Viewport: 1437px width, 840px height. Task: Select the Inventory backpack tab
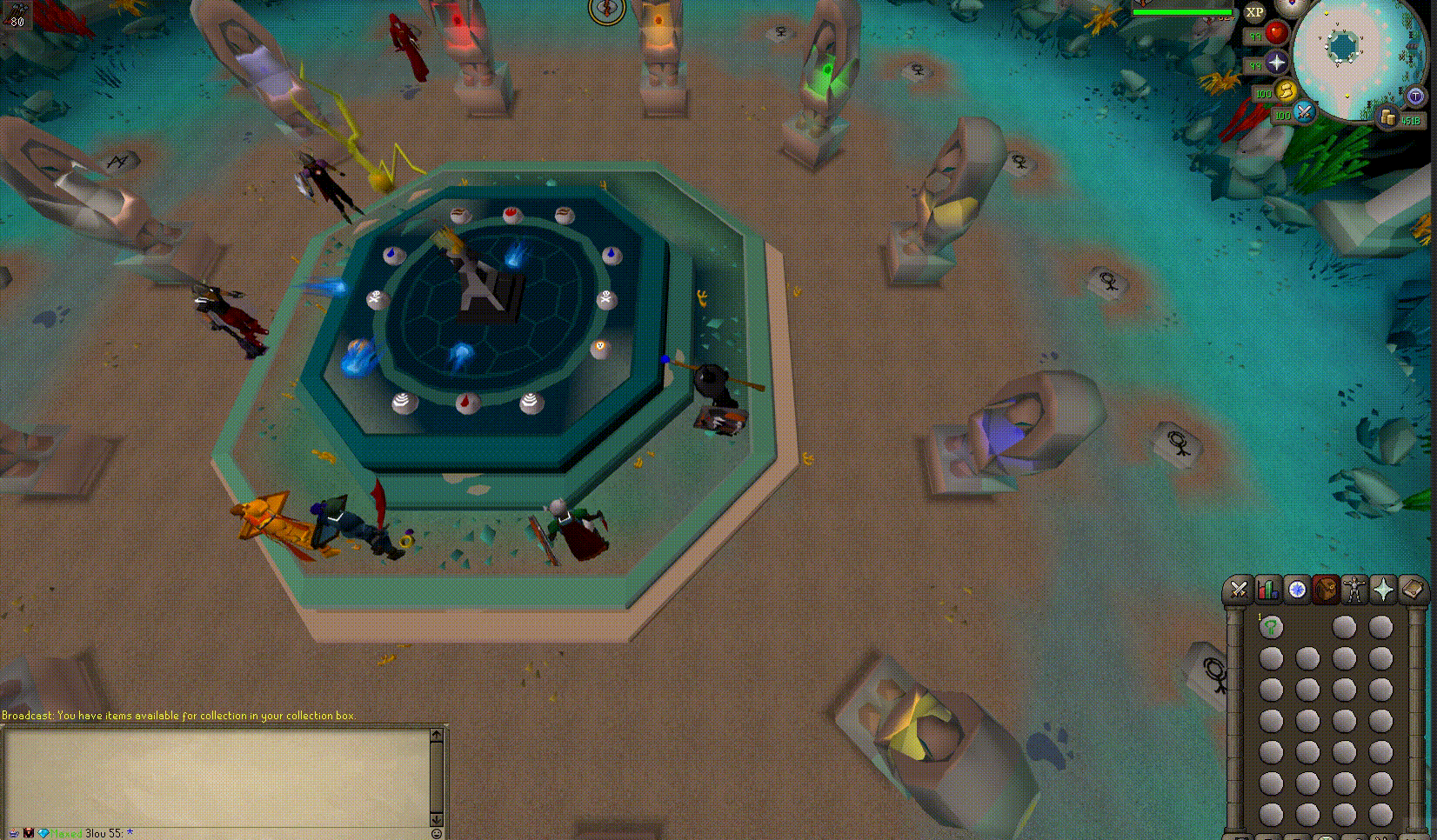(1326, 590)
